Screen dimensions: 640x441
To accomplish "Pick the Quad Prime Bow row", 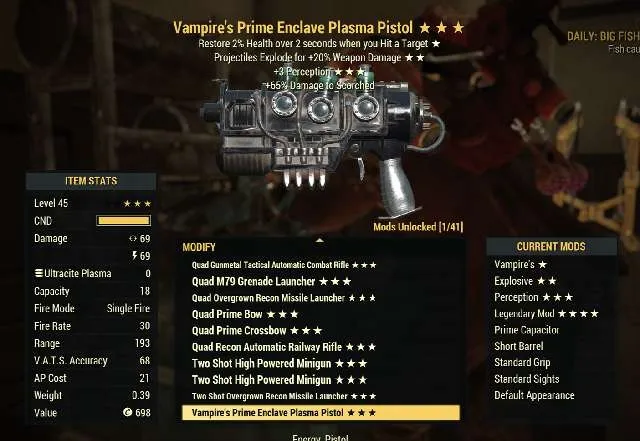I will pyautogui.click(x=240, y=314).
